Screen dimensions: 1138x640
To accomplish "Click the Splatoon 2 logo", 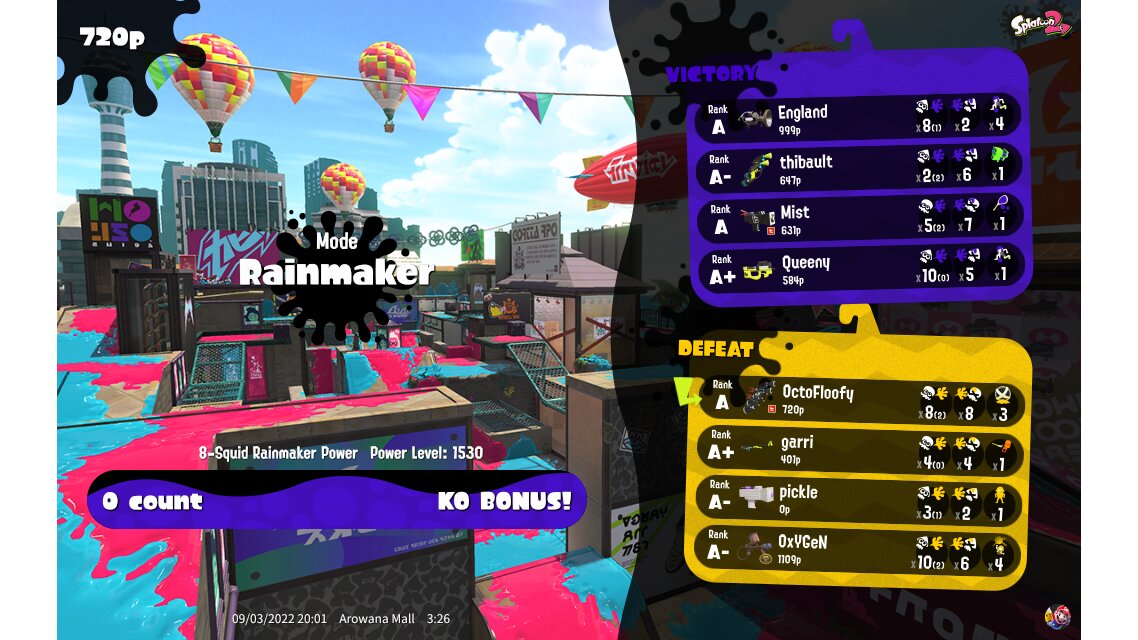I will click(1040, 24).
